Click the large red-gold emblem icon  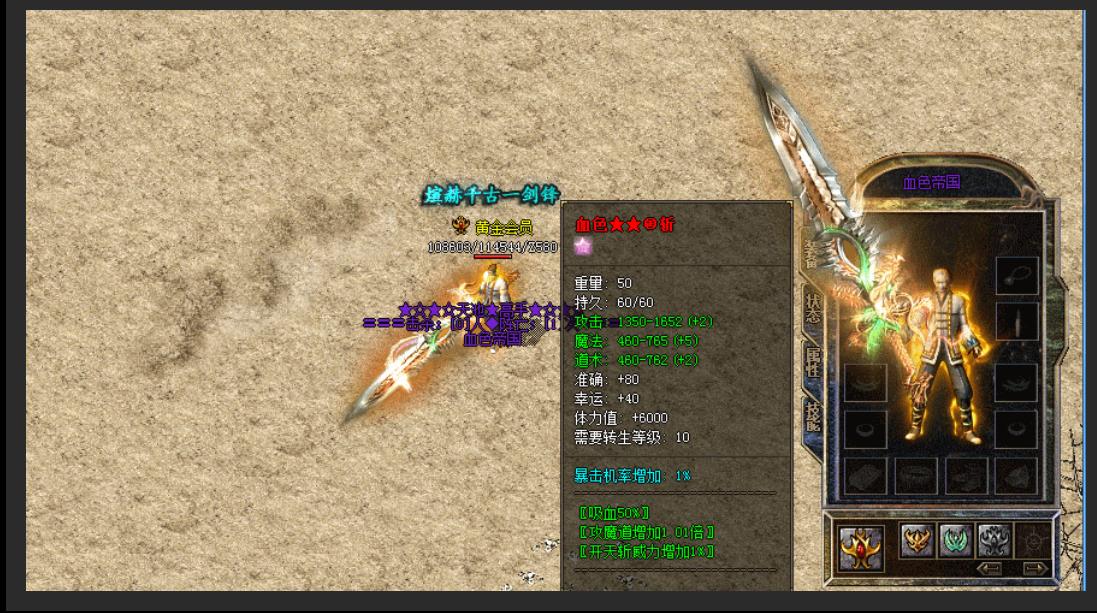pyautogui.click(x=860, y=547)
